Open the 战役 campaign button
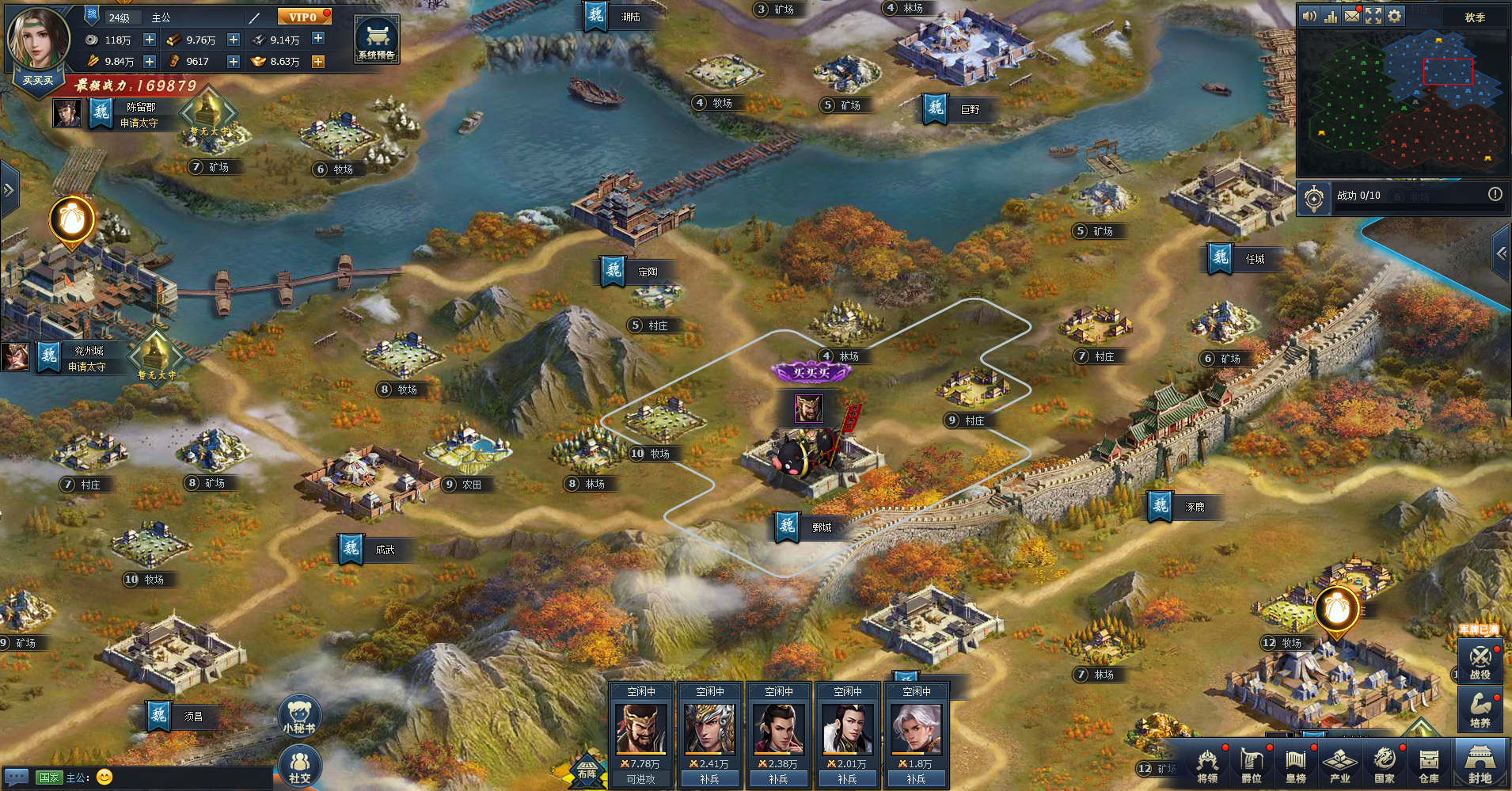 click(1480, 661)
